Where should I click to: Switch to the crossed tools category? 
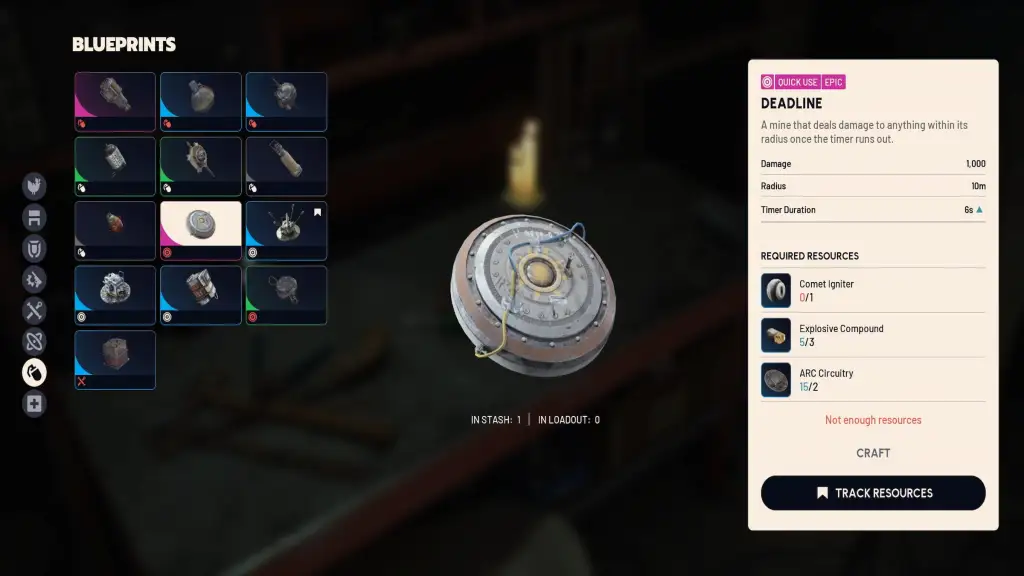[35, 311]
